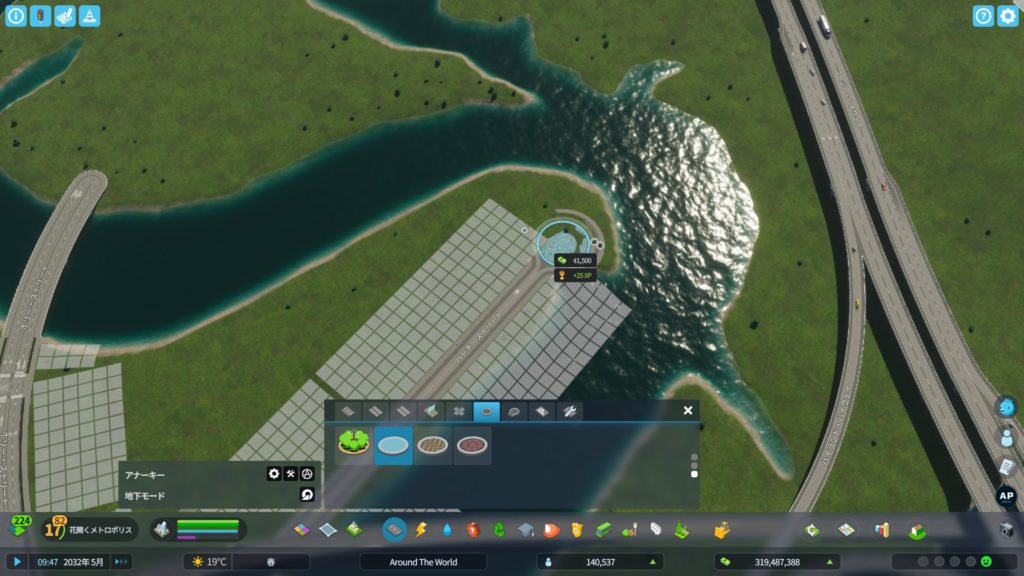1024x576 pixels.
Task: Open the roads tool in the toolbar
Action: [x=394, y=529]
